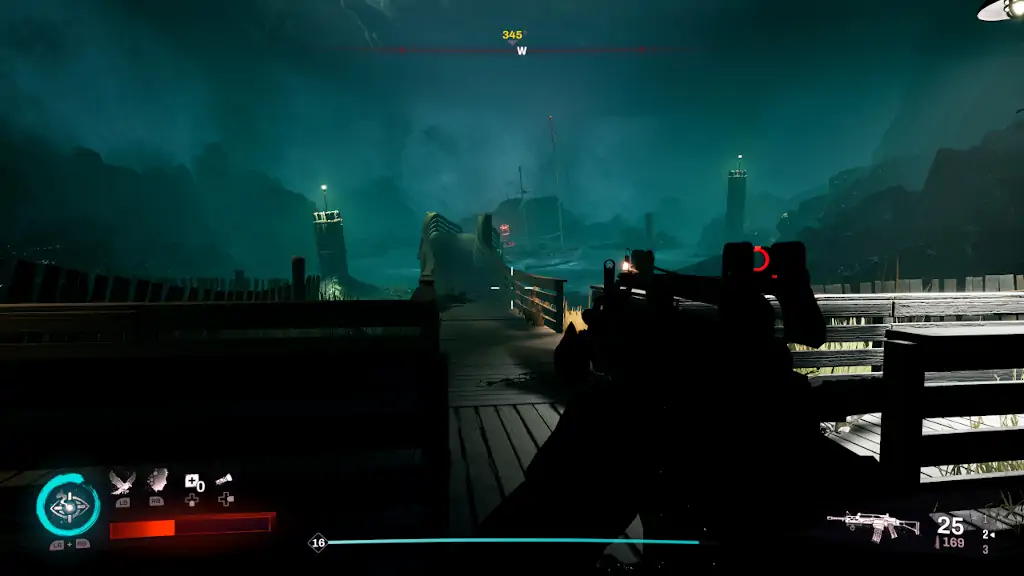
Task: Toggle the flashlight icon
Action: 226,481
